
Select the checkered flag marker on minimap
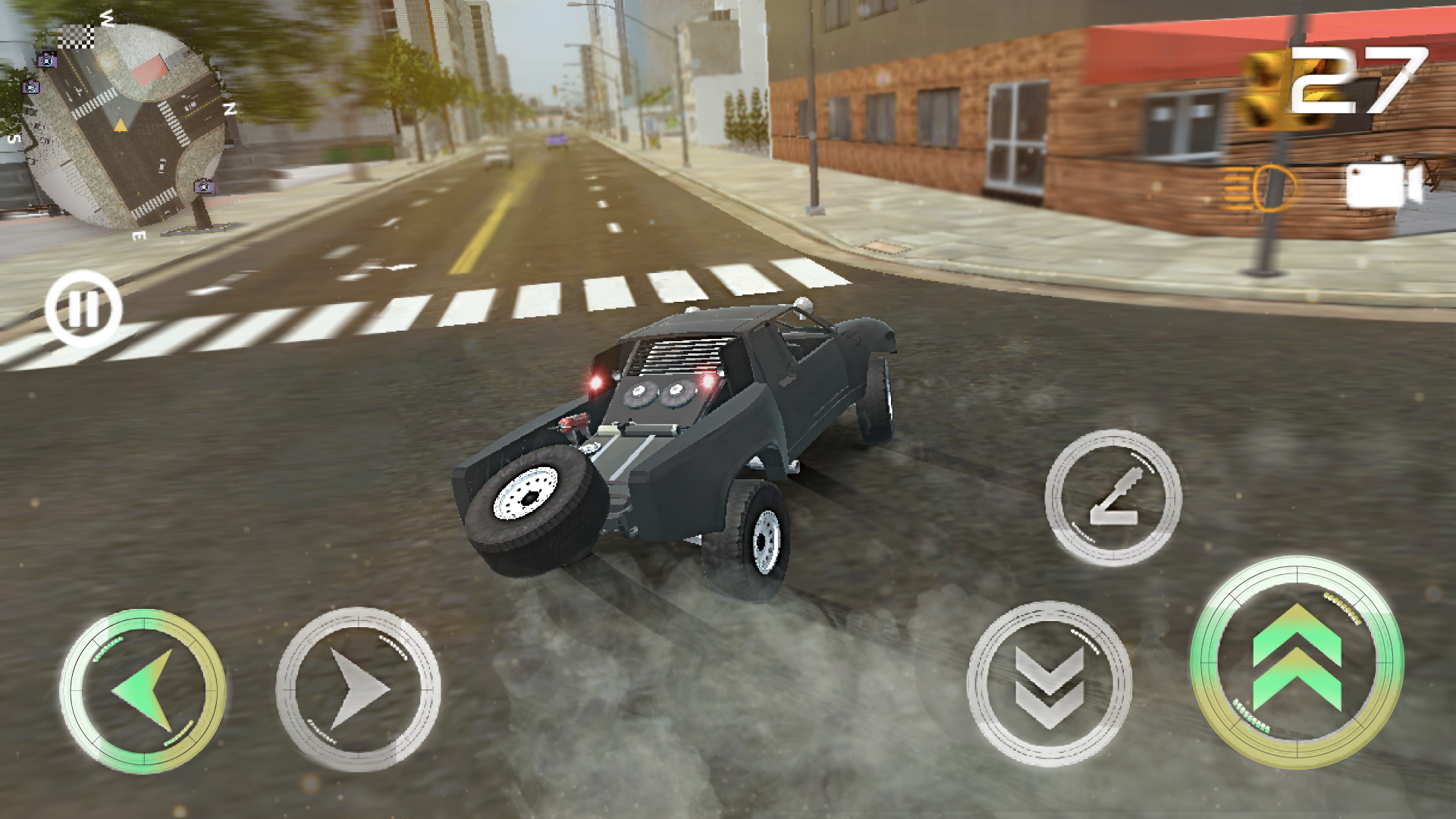coord(77,36)
